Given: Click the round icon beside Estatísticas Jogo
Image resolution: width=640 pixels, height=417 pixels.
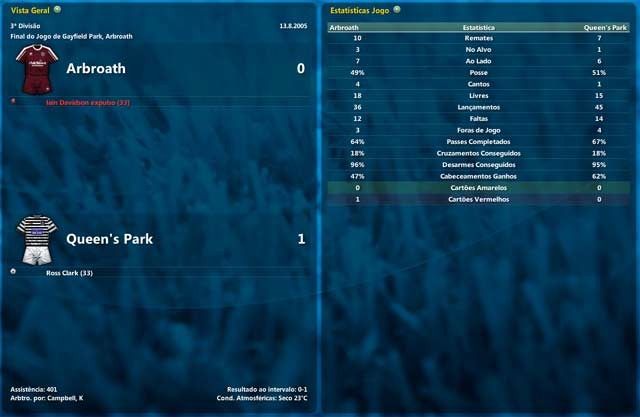Looking at the screenshot, I should pyautogui.click(x=397, y=9).
